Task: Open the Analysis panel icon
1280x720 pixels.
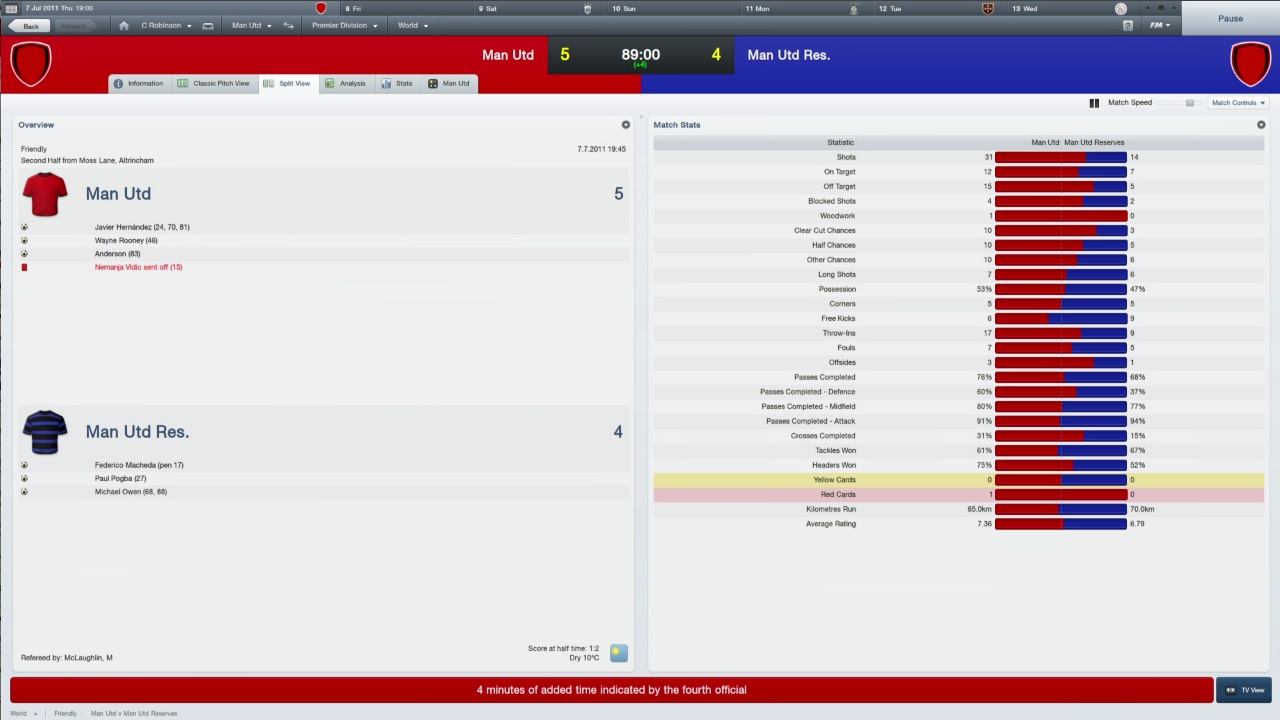Action: 330,83
